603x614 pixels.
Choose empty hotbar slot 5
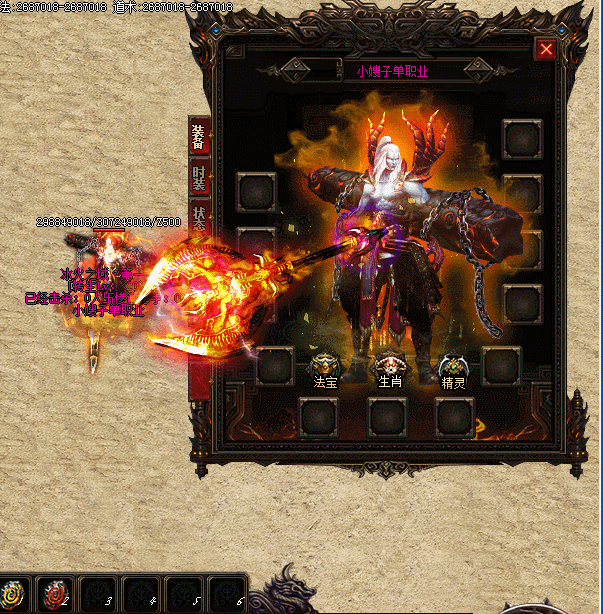tap(184, 595)
